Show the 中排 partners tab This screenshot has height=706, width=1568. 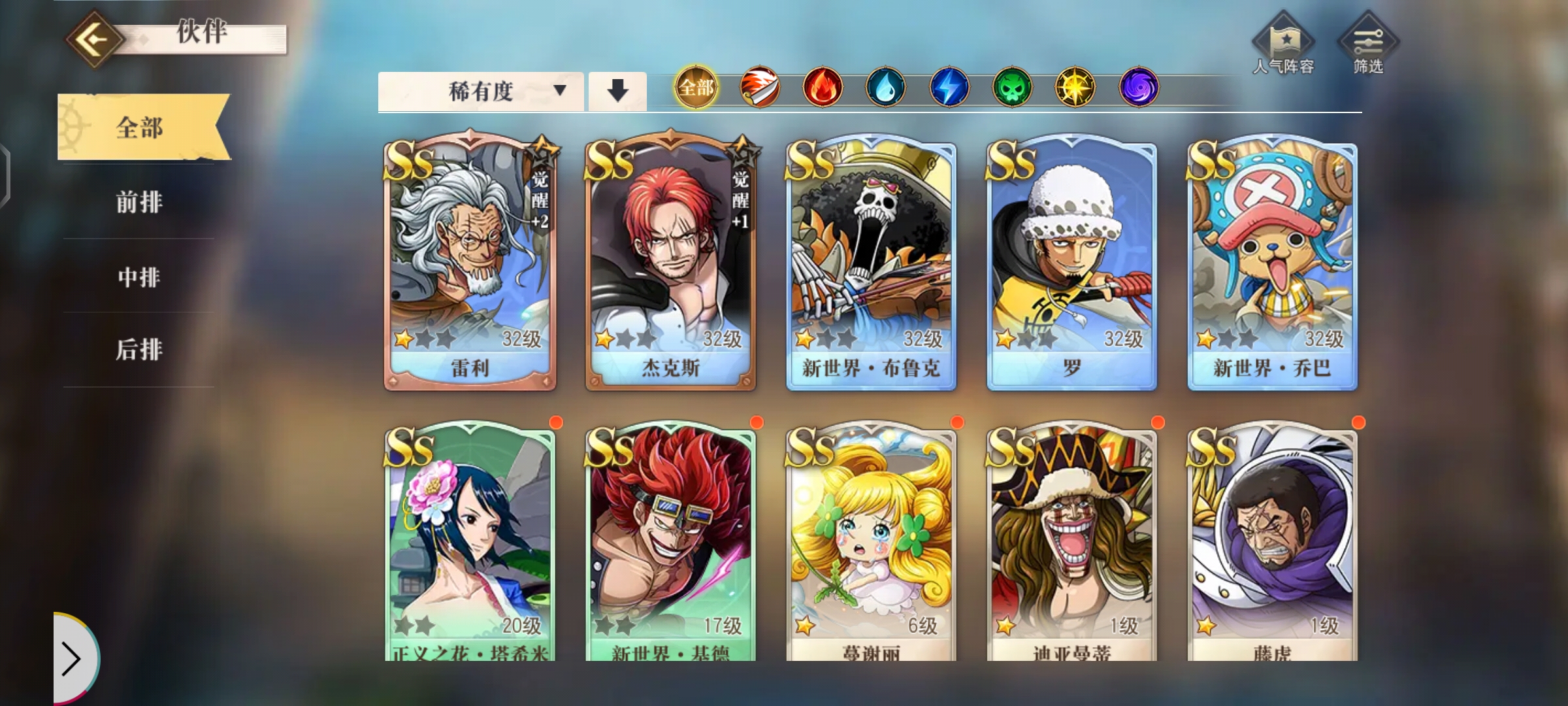[x=139, y=277]
